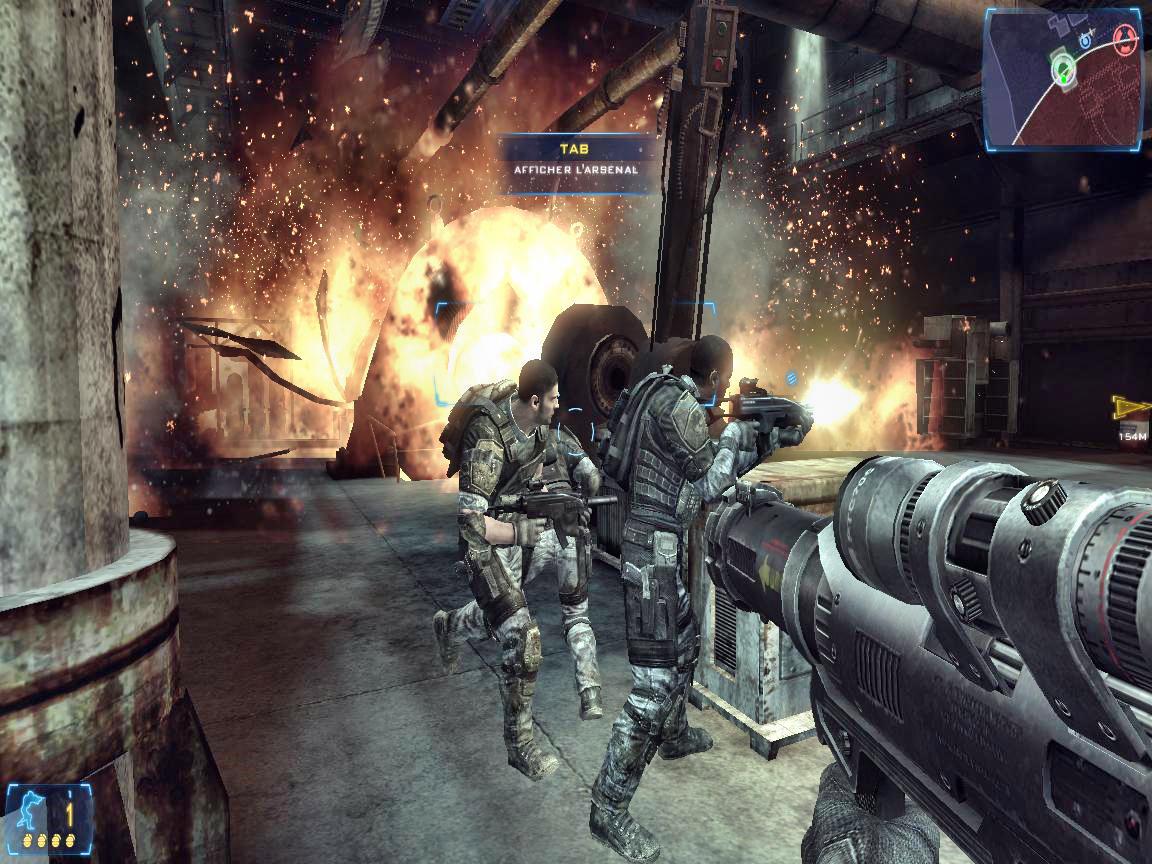Click the minimap panel

point(1062,78)
